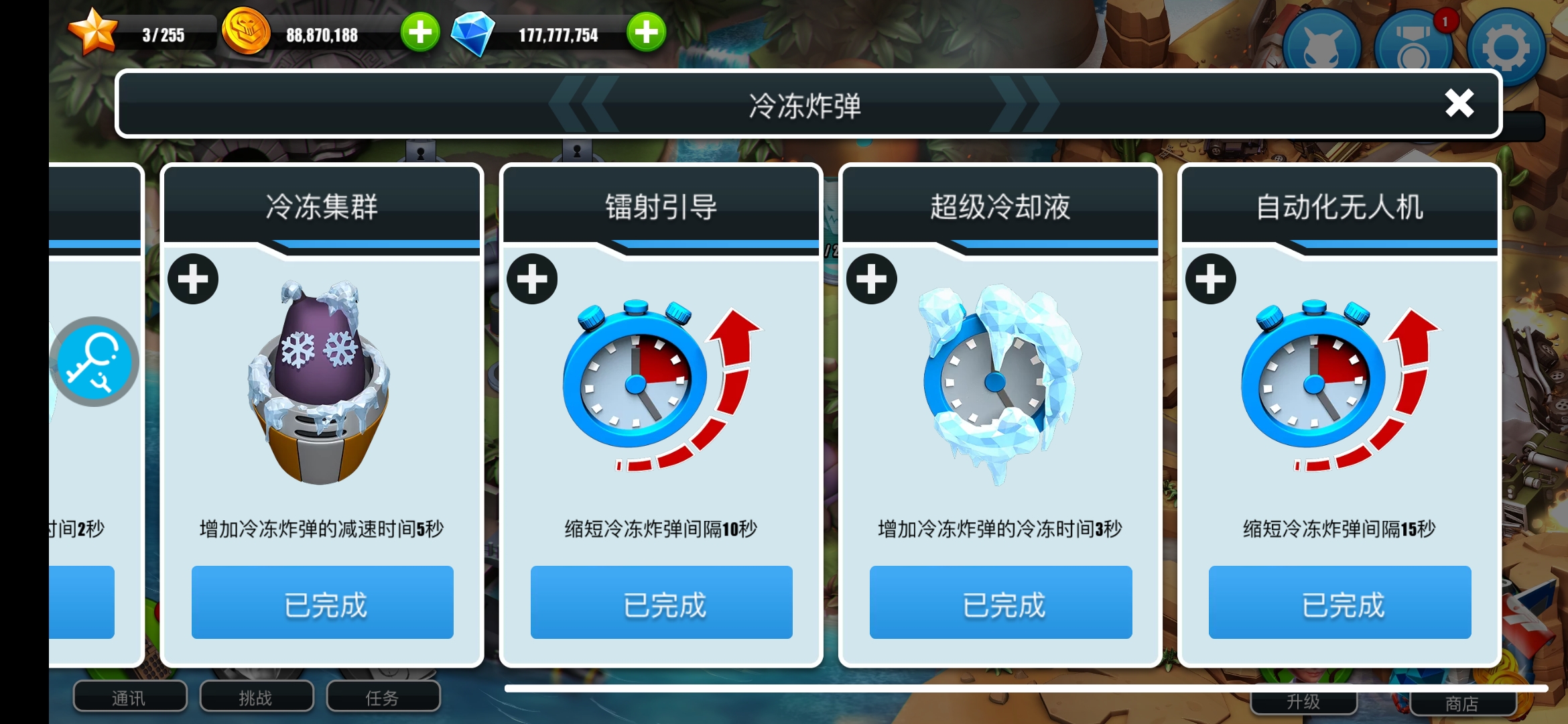The image size is (1568, 724).
Task: Click 已完成 button under 超级冷却液
Action: [x=1000, y=602]
